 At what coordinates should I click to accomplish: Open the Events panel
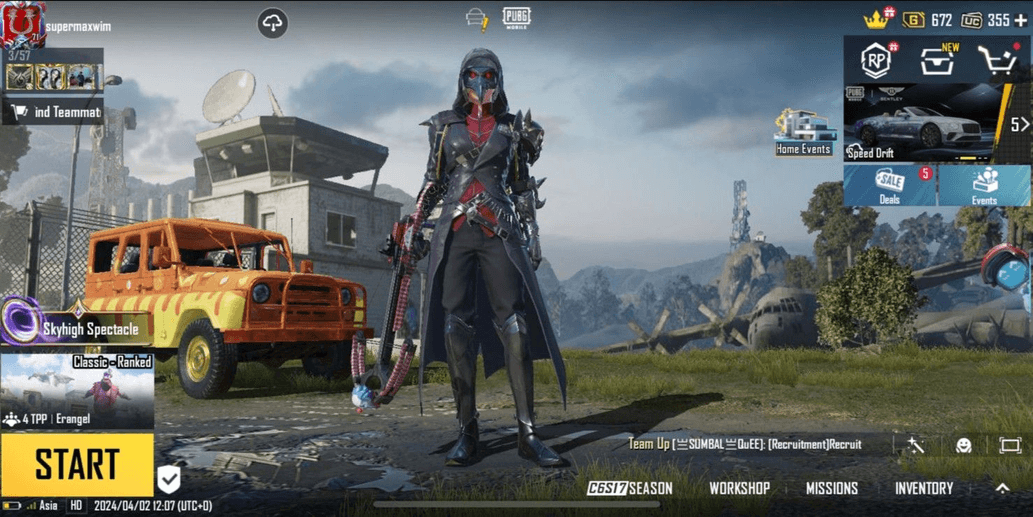985,186
